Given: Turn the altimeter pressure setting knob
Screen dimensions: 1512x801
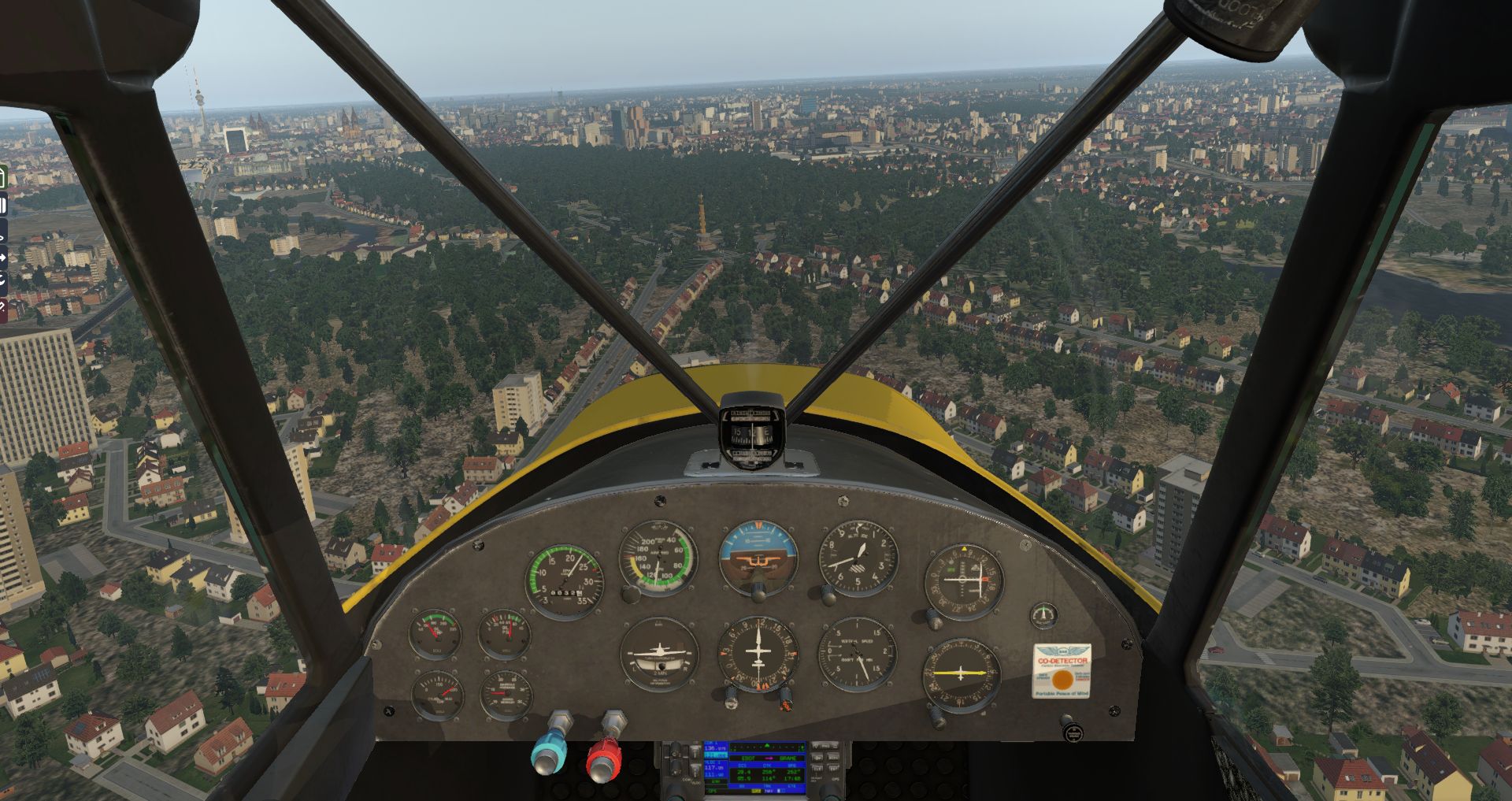Looking at the screenshot, I should pyautogui.click(x=828, y=592).
